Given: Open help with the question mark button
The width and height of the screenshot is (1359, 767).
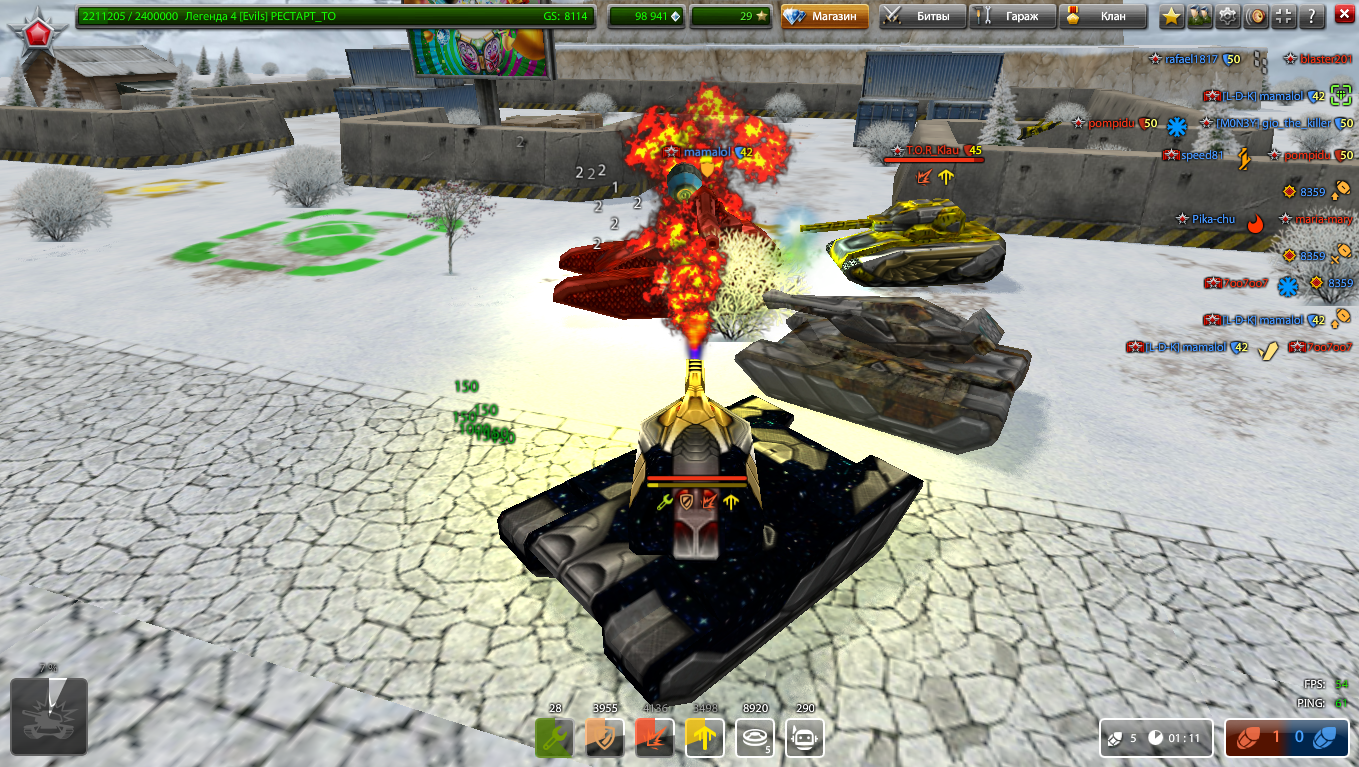Looking at the screenshot, I should point(1311,16).
